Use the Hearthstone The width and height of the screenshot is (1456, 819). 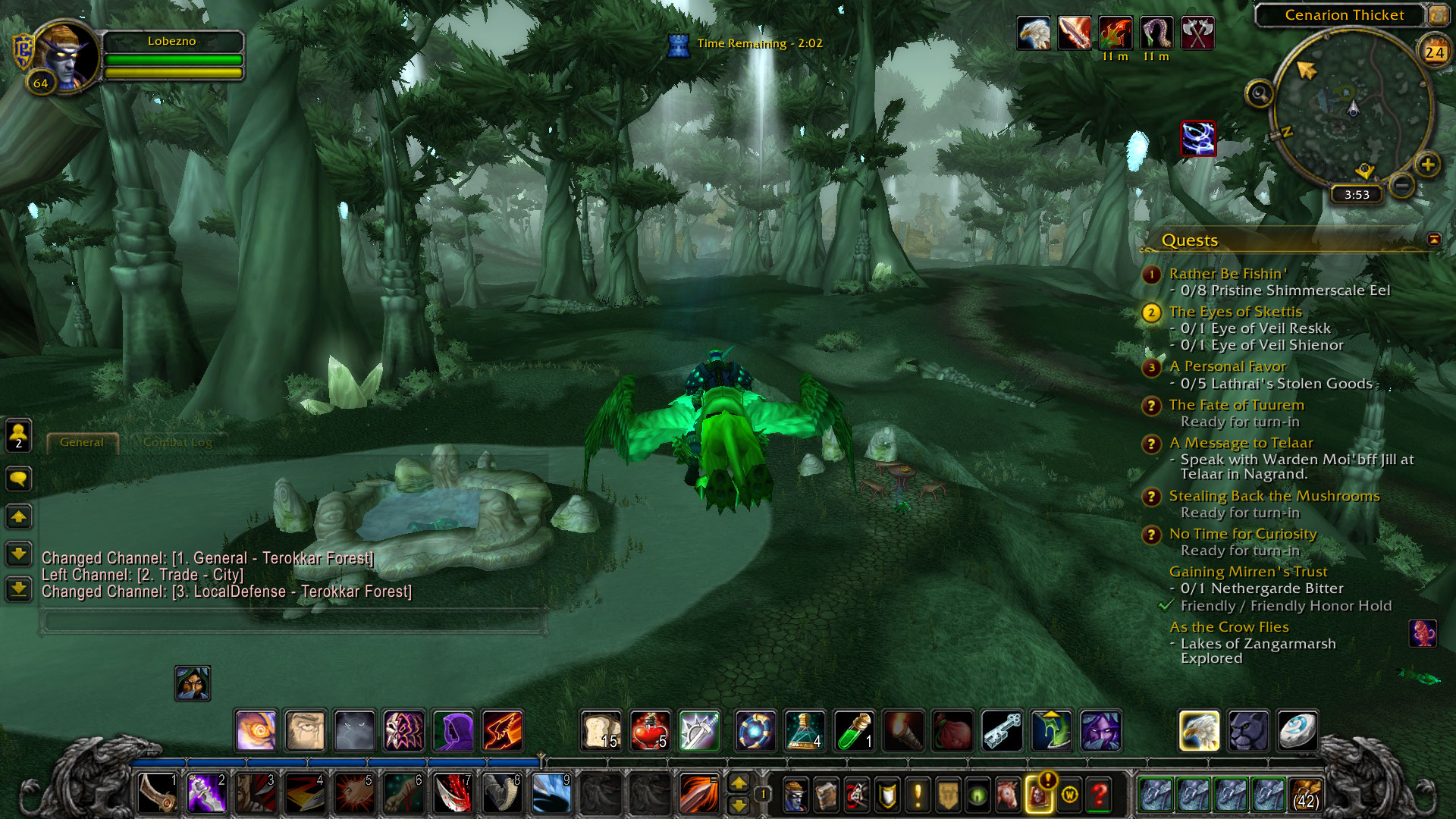[1297, 731]
